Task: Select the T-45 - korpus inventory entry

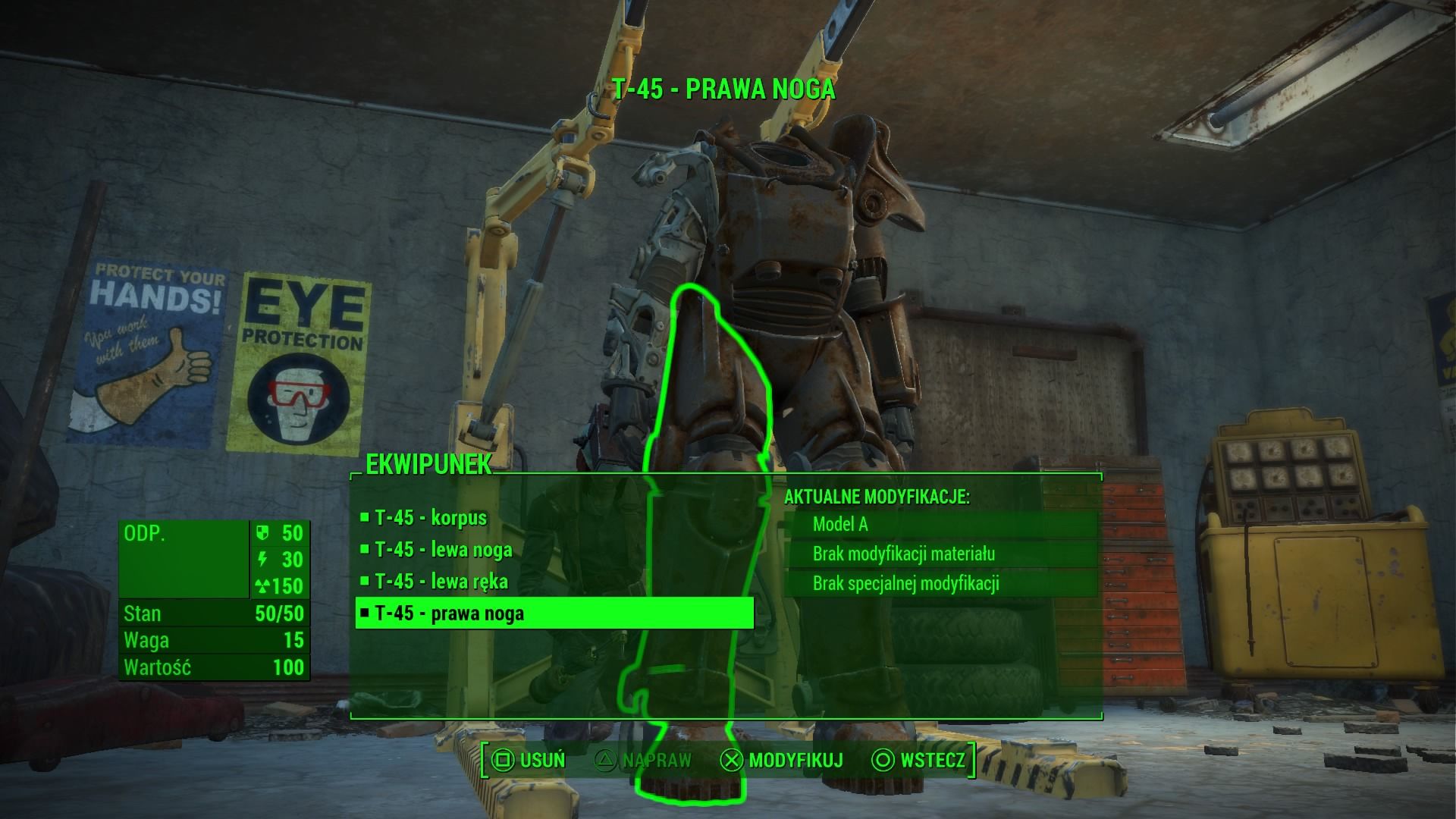Action: (x=432, y=519)
